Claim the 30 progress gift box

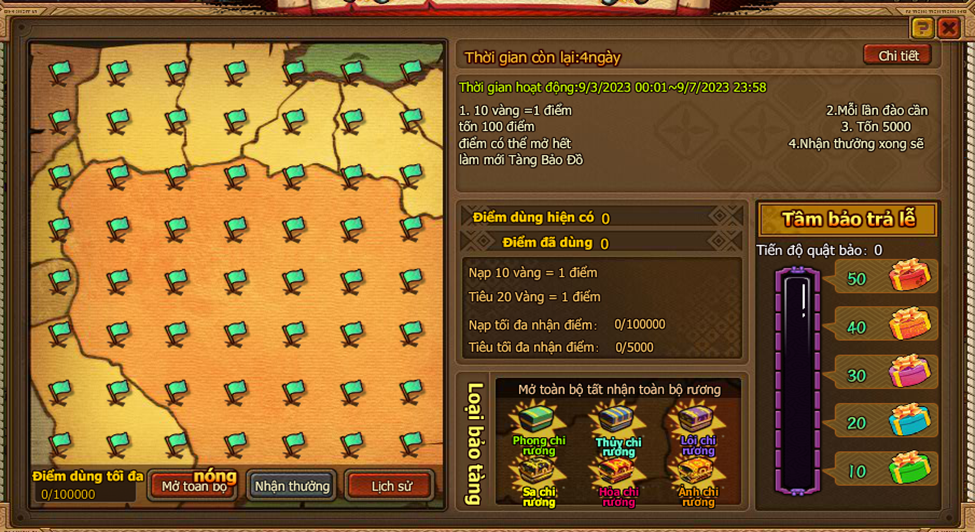pos(909,372)
